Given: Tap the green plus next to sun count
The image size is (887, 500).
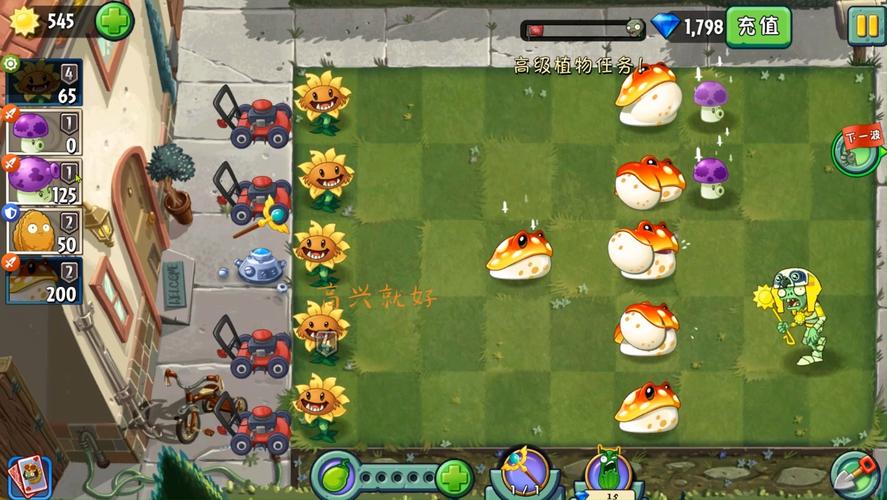Looking at the screenshot, I should (x=114, y=20).
